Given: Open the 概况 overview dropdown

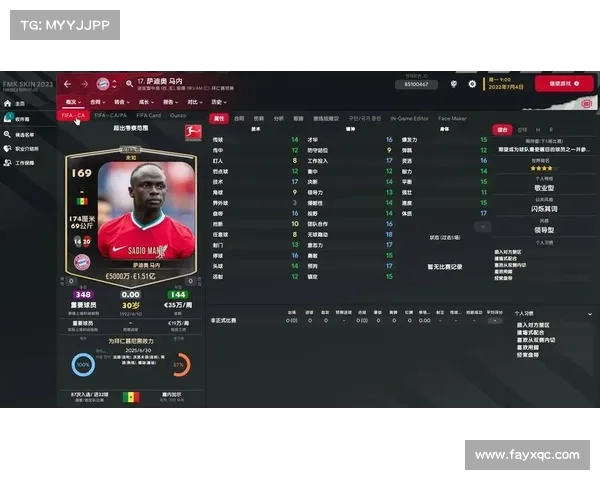Looking at the screenshot, I should tap(73, 102).
